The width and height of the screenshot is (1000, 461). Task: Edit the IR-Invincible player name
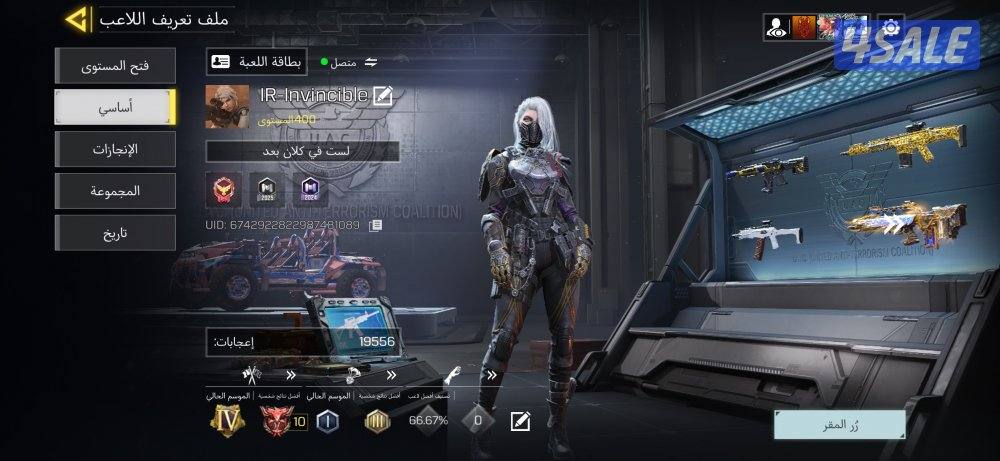[382, 96]
